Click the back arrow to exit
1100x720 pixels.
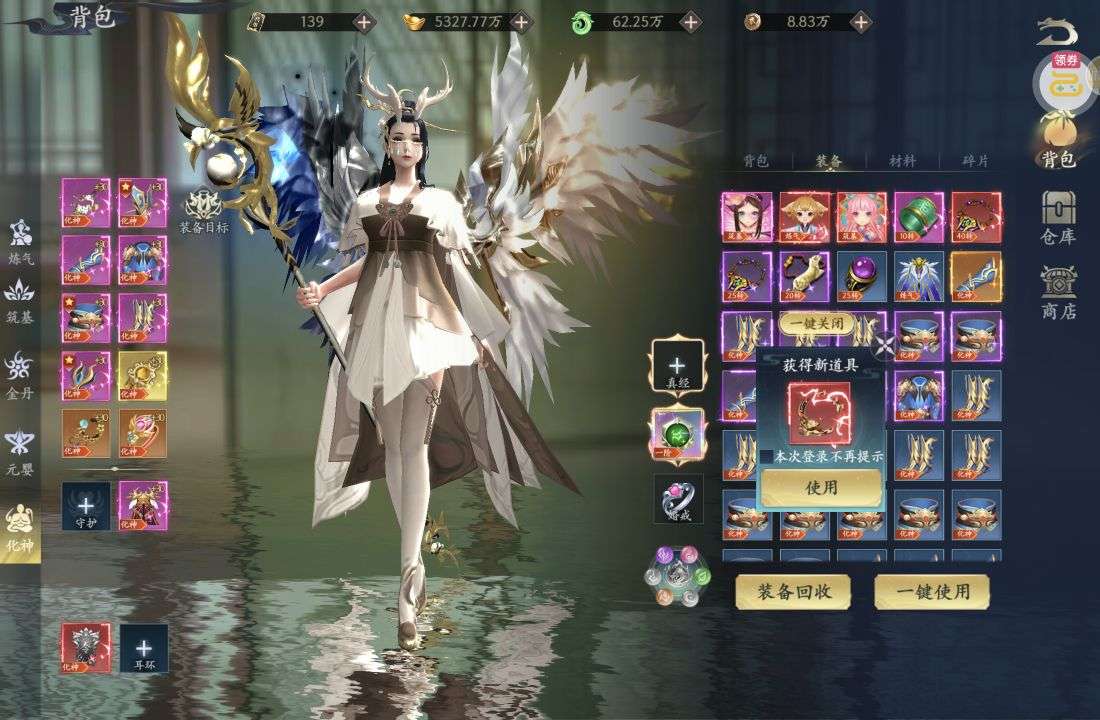pyautogui.click(x=1057, y=30)
